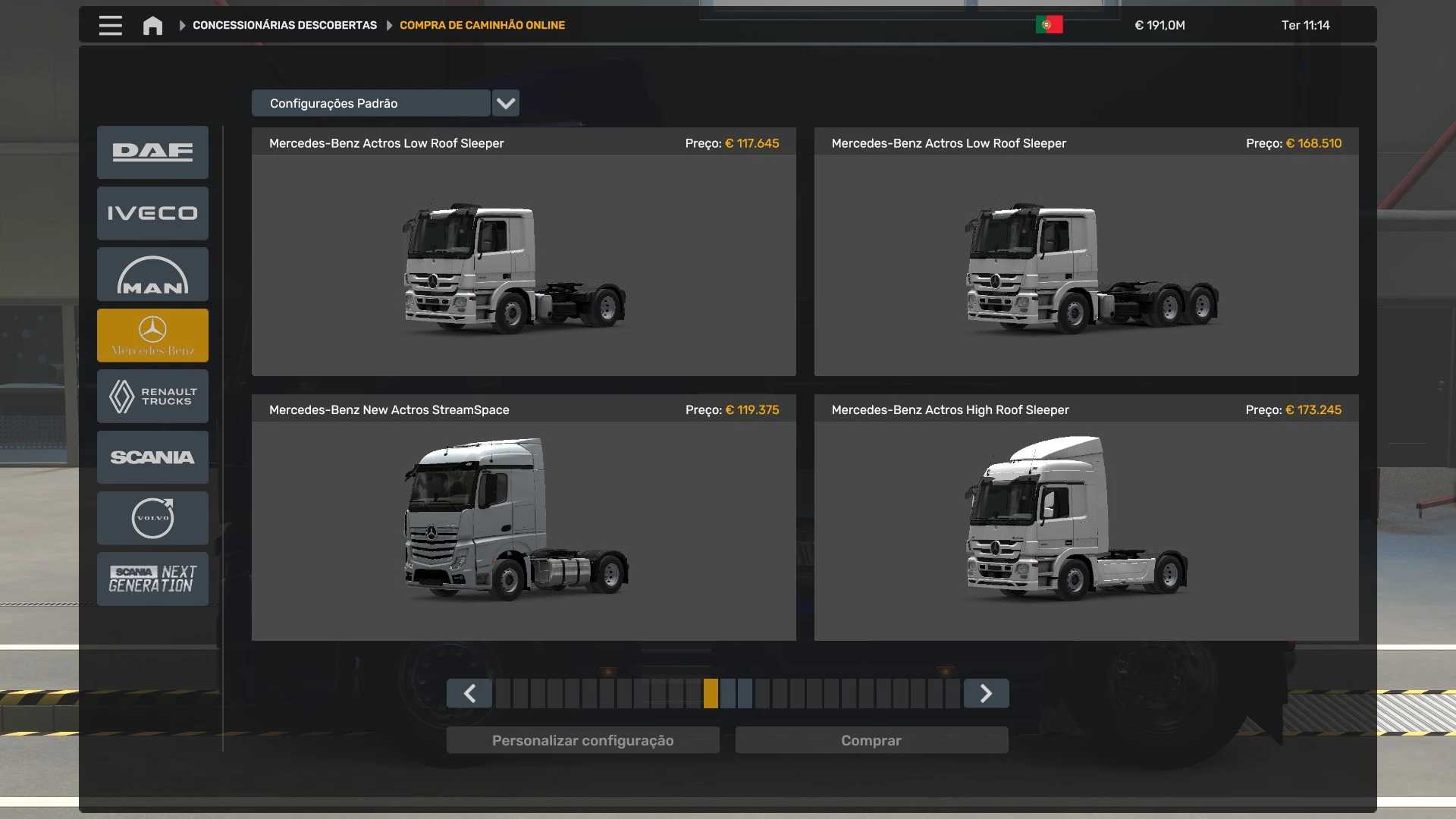The width and height of the screenshot is (1456, 819).
Task: Return to Concessionárias Descobertas breadcrumb
Action: click(284, 26)
